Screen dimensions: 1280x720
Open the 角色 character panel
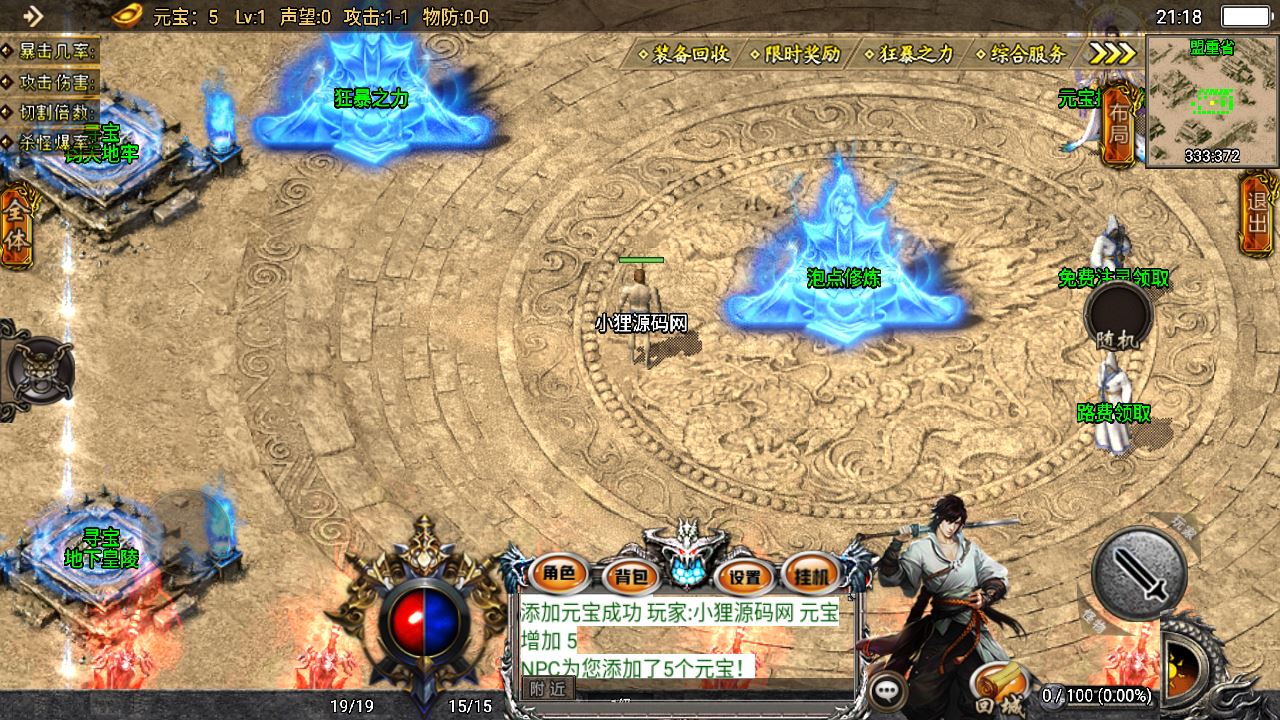pos(559,573)
